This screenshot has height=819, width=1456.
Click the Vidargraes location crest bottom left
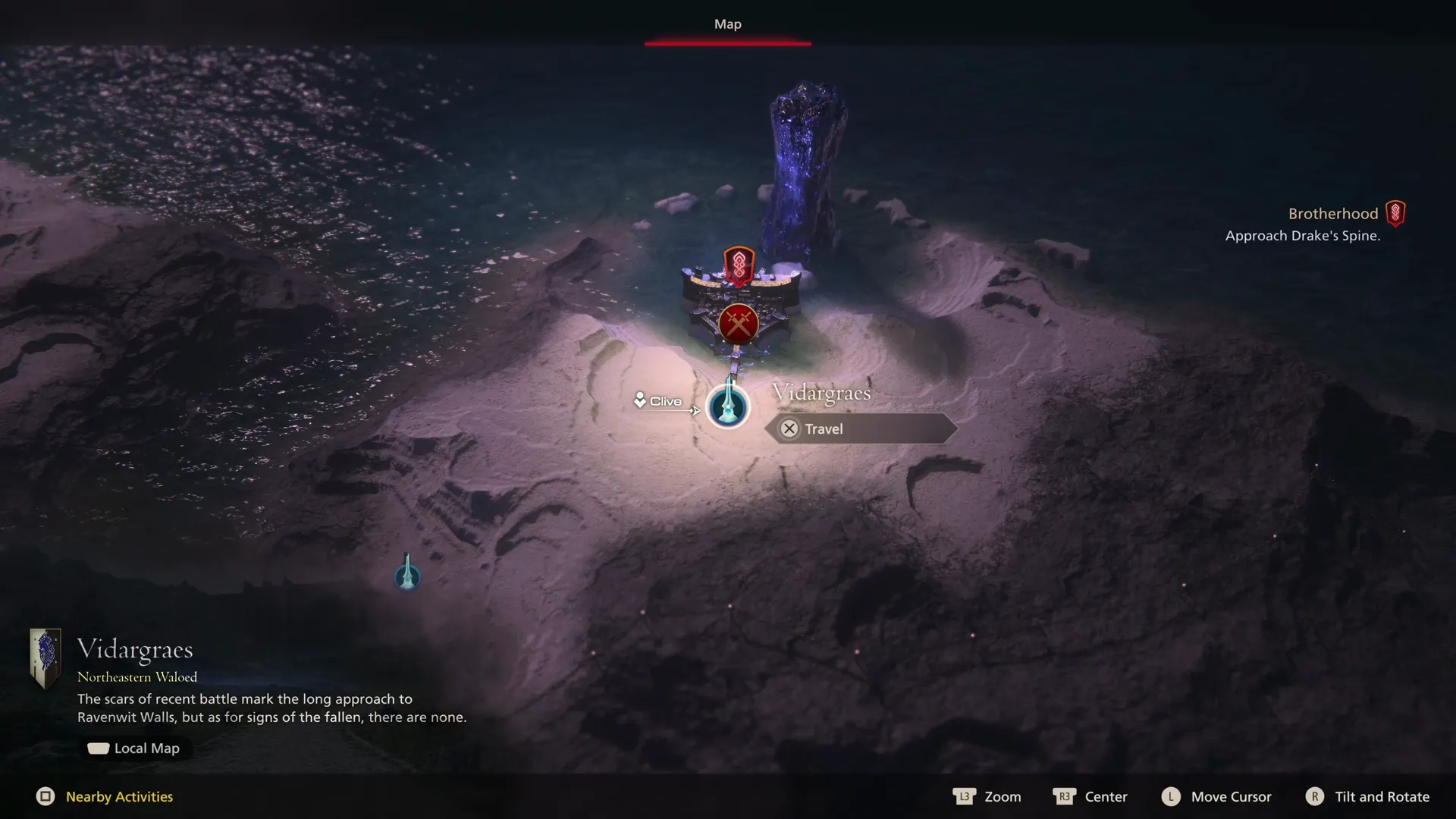45,658
